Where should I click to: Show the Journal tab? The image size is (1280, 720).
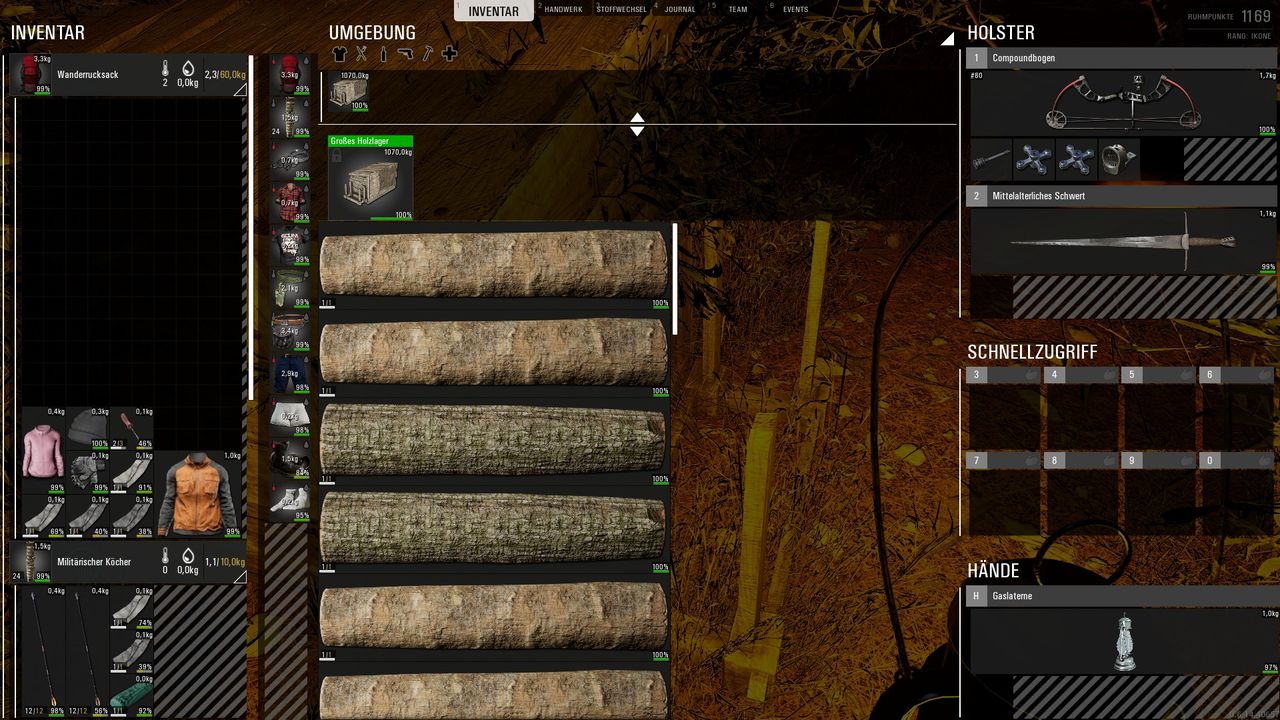coord(680,10)
